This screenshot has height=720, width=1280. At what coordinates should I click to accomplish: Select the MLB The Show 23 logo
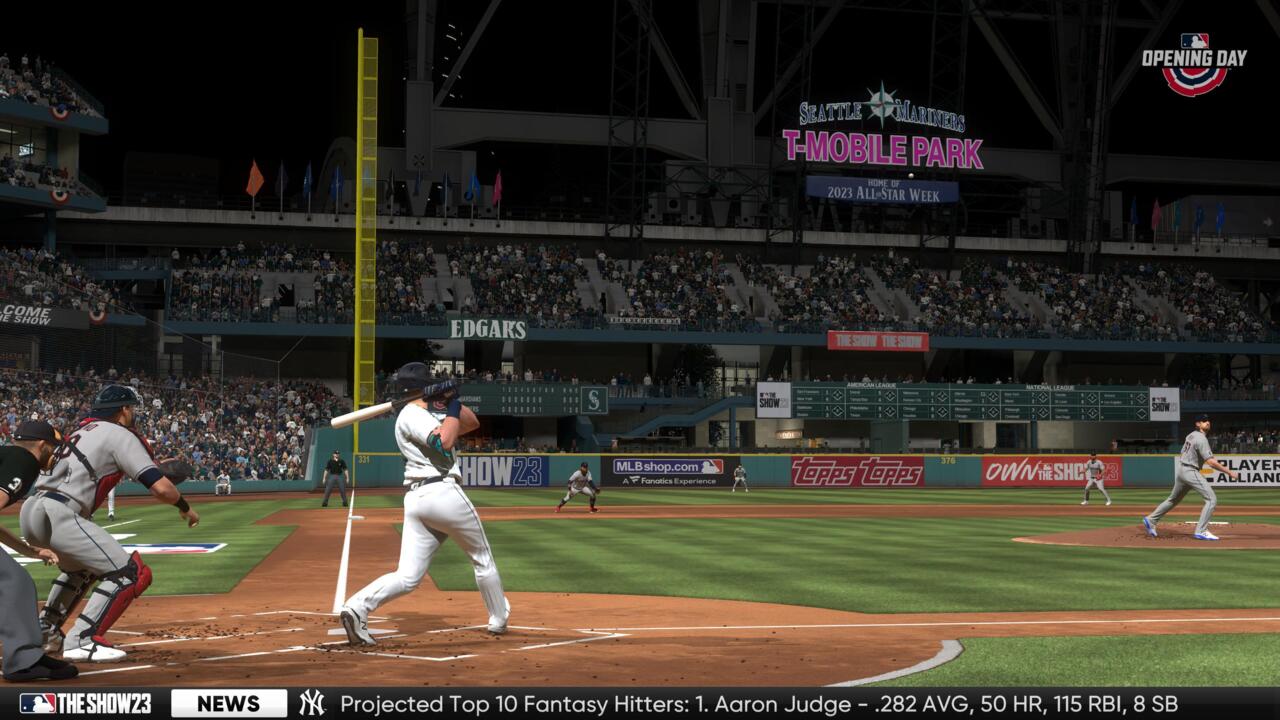click(x=85, y=703)
